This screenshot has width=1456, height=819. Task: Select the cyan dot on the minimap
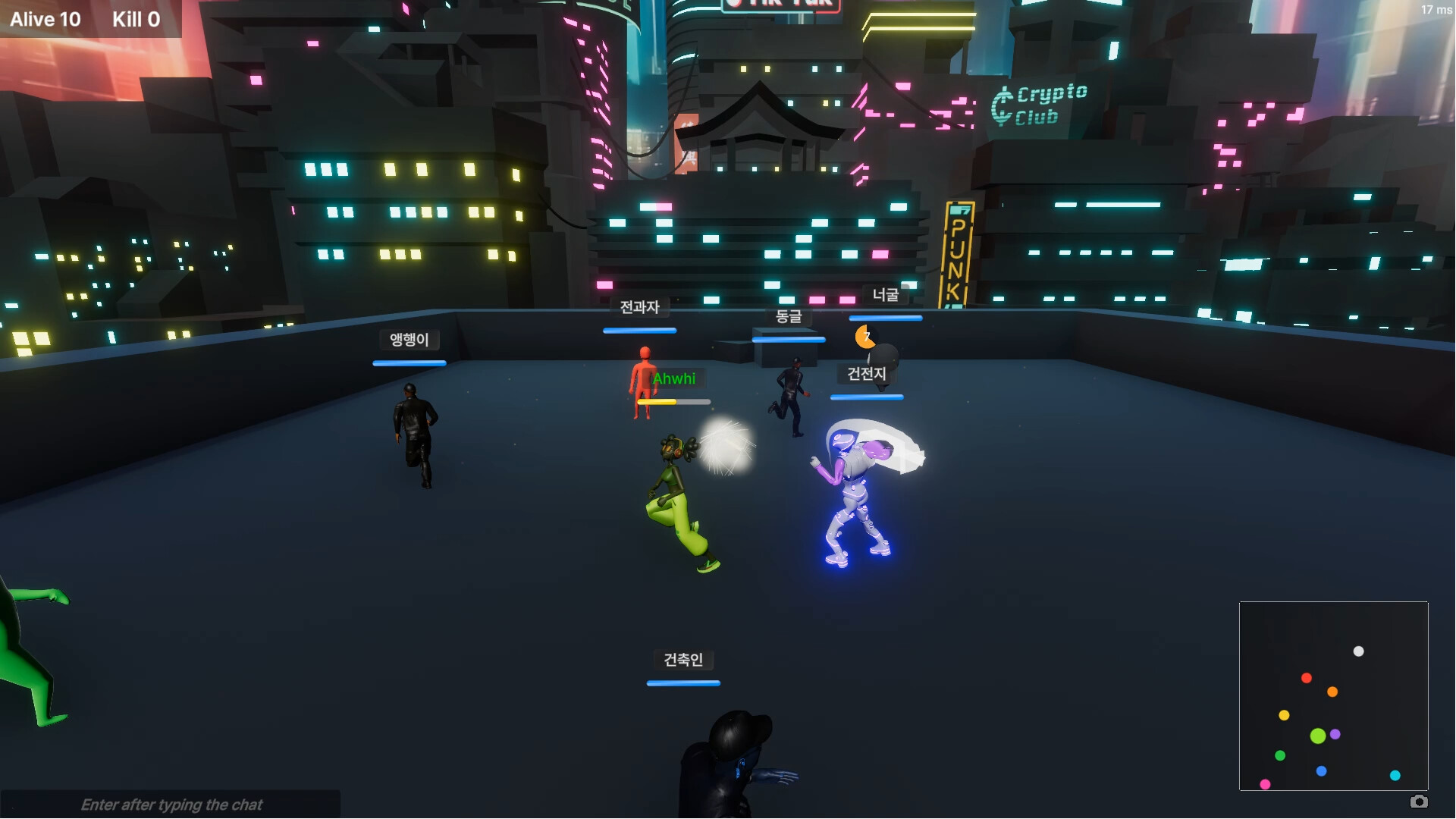click(x=1394, y=775)
